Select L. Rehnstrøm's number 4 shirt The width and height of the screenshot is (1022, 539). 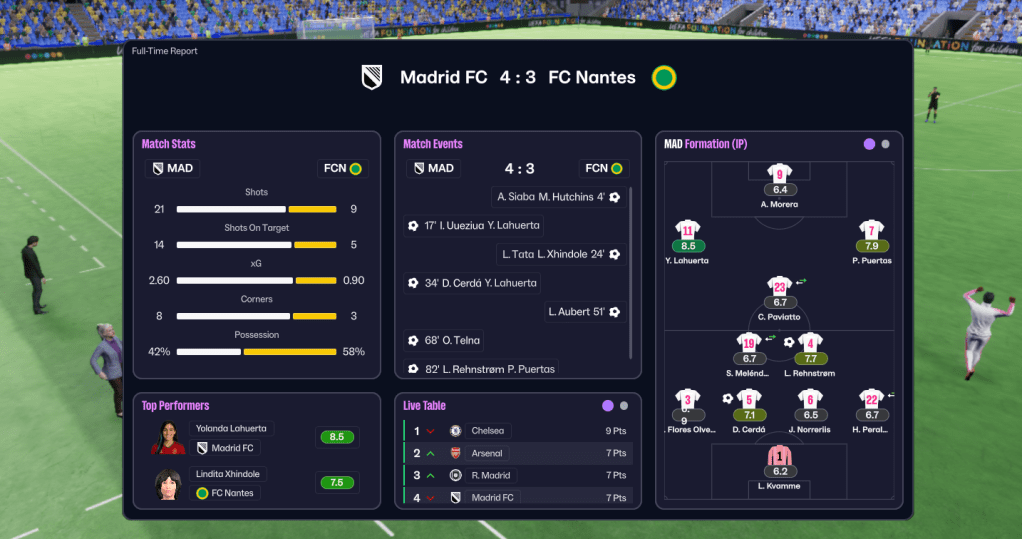811,343
